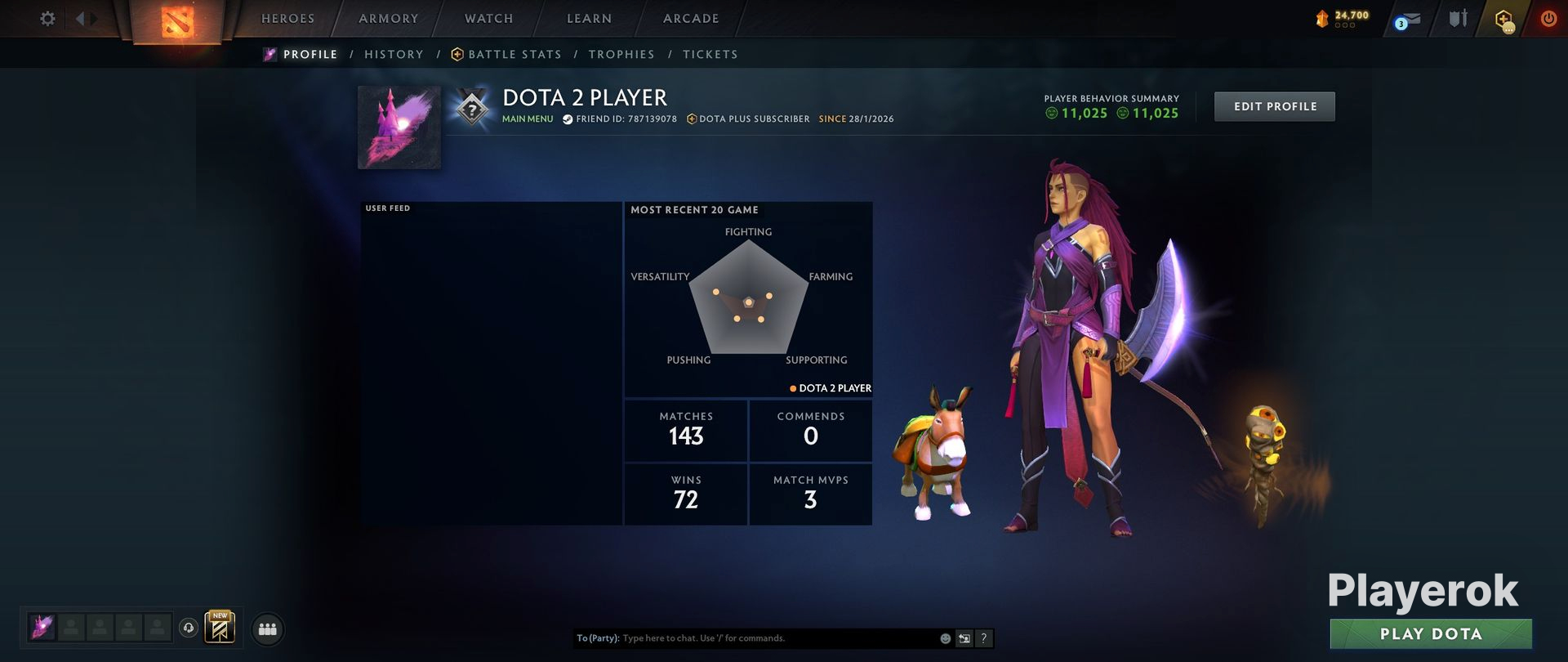
Task: Open the Tickets tab
Action: [x=710, y=55]
